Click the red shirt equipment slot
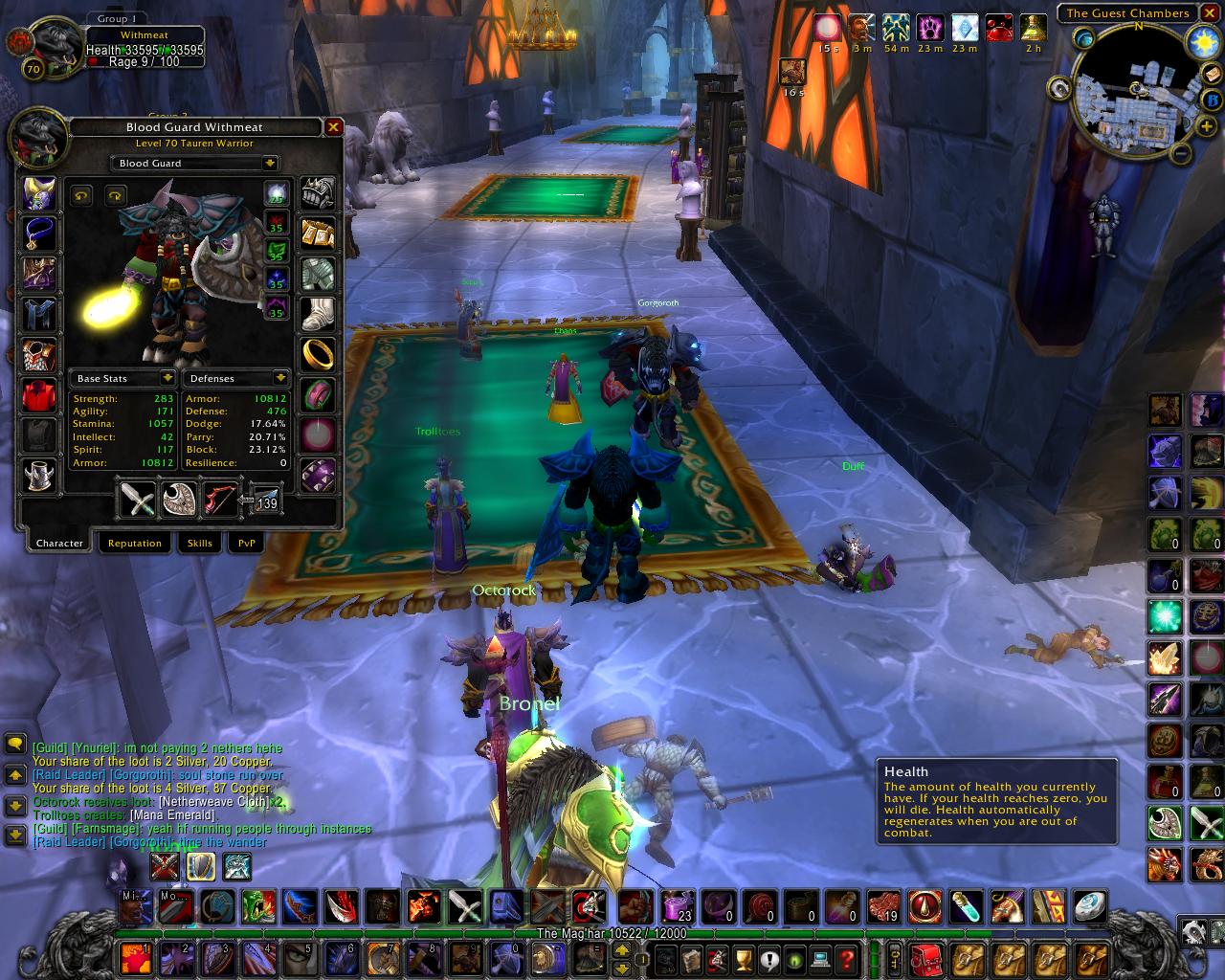The image size is (1225, 980). (x=40, y=394)
